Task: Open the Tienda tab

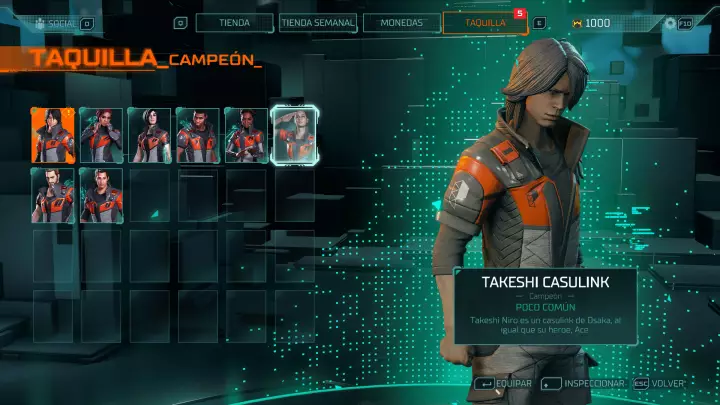Action: [233, 23]
